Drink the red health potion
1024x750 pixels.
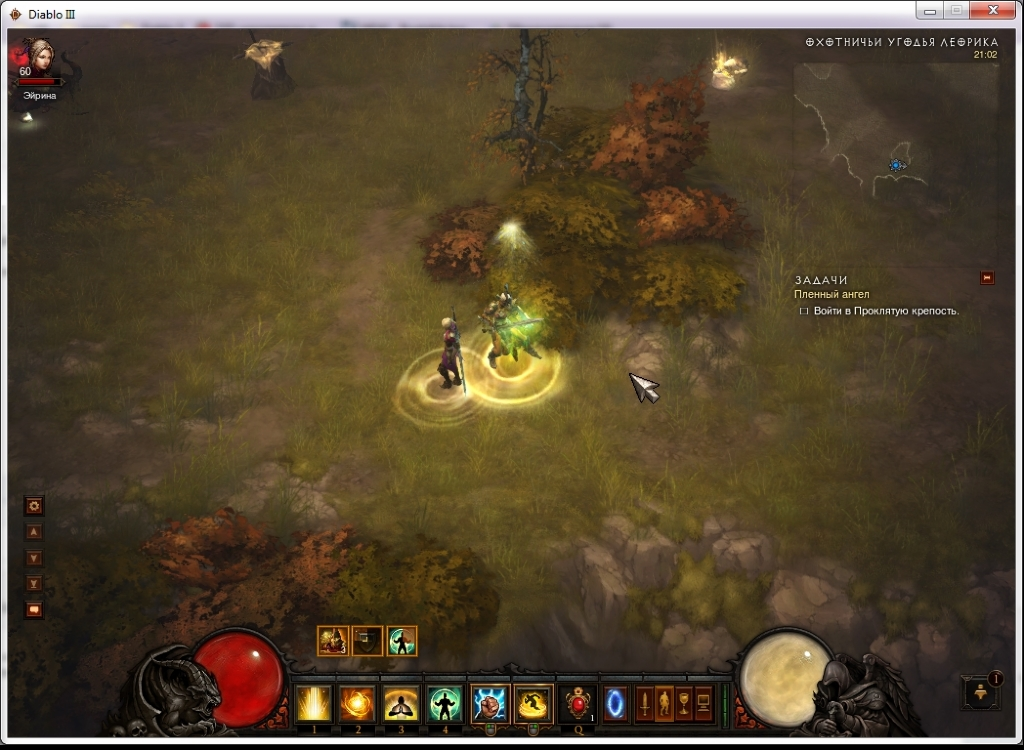tap(578, 704)
